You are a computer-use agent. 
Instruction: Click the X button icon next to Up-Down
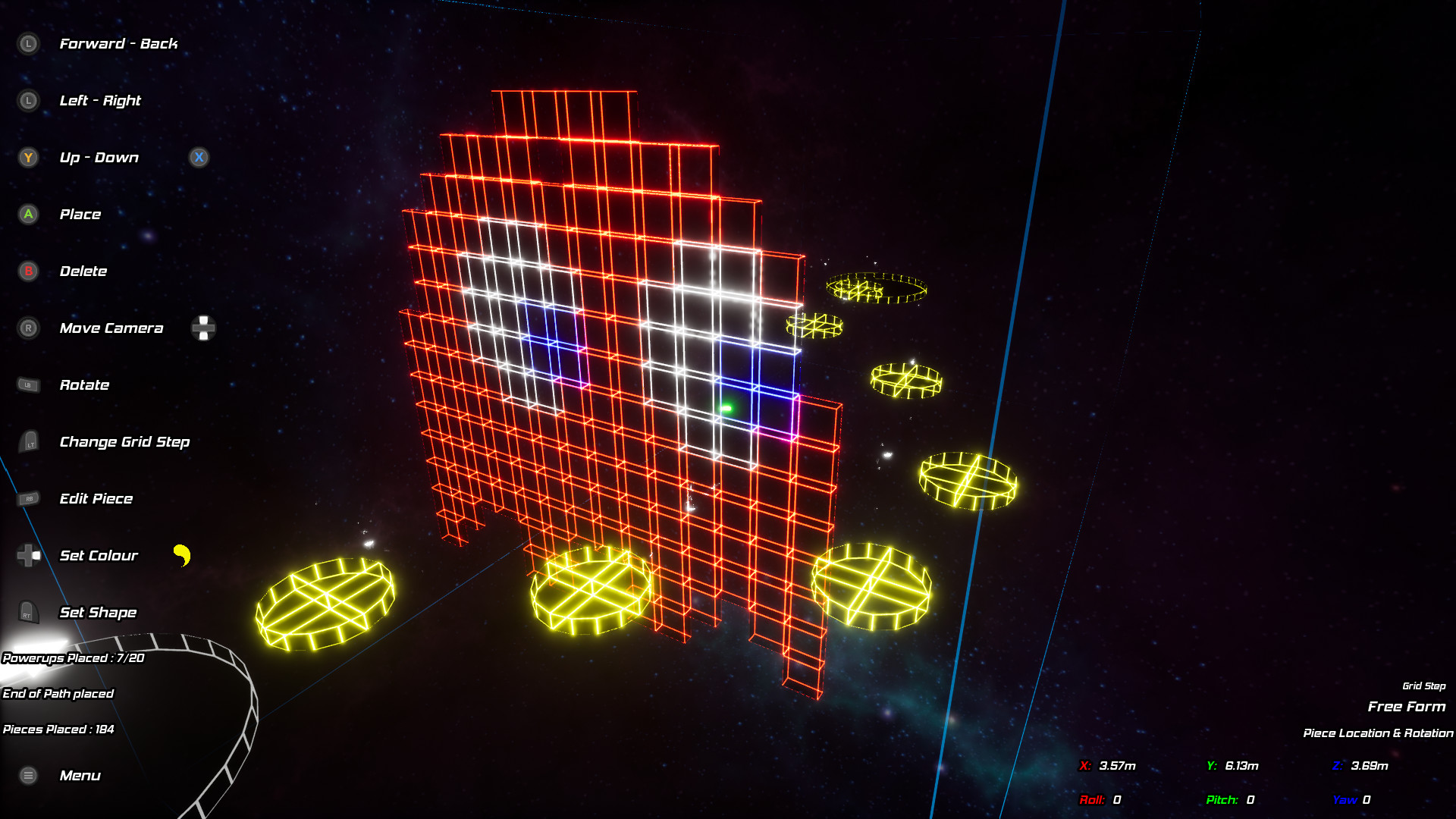pos(199,158)
